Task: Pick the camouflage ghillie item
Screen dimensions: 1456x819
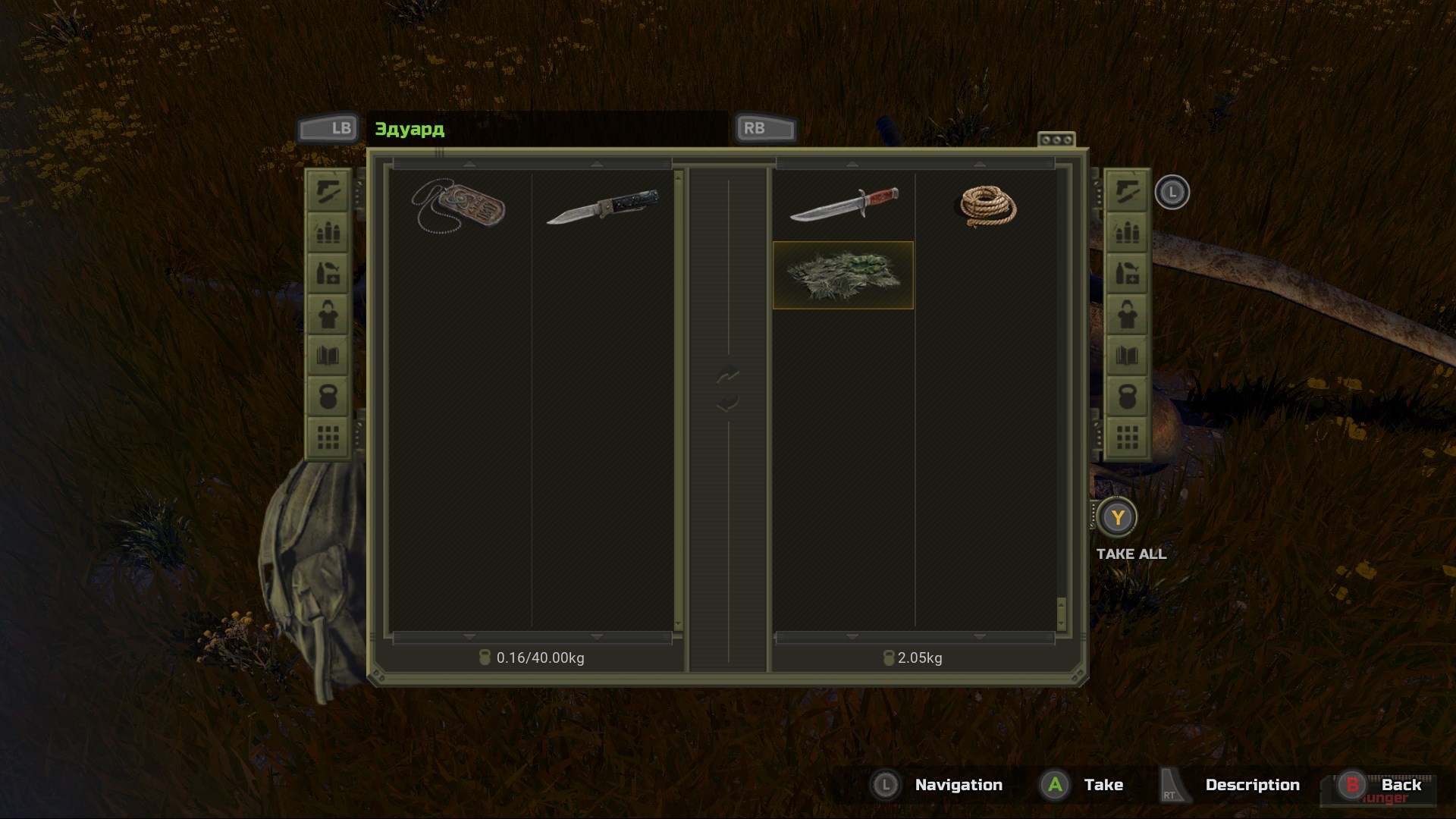Action: pos(843,275)
